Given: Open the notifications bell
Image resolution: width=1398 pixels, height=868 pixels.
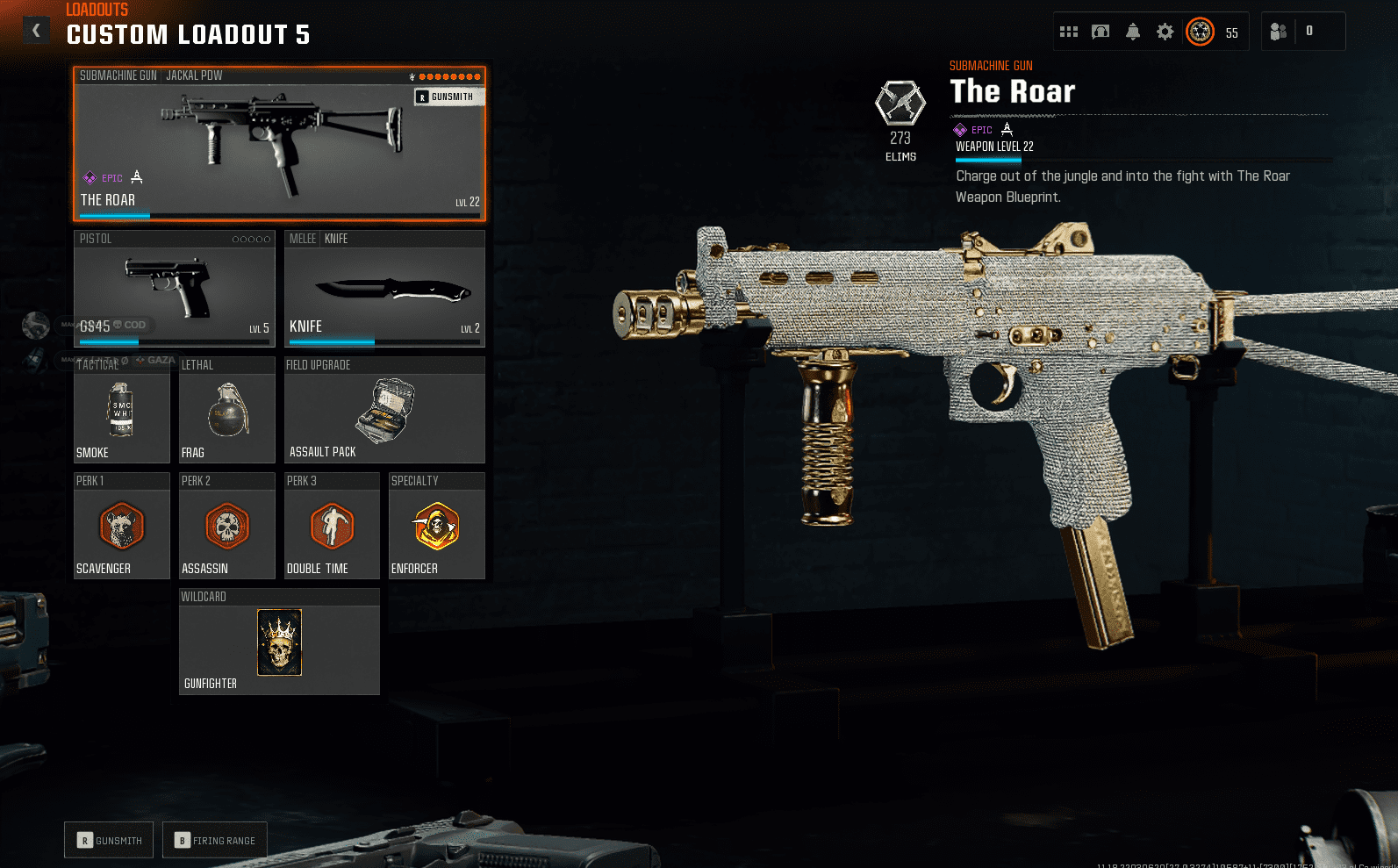Looking at the screenshot, I should click(1133, 32).
